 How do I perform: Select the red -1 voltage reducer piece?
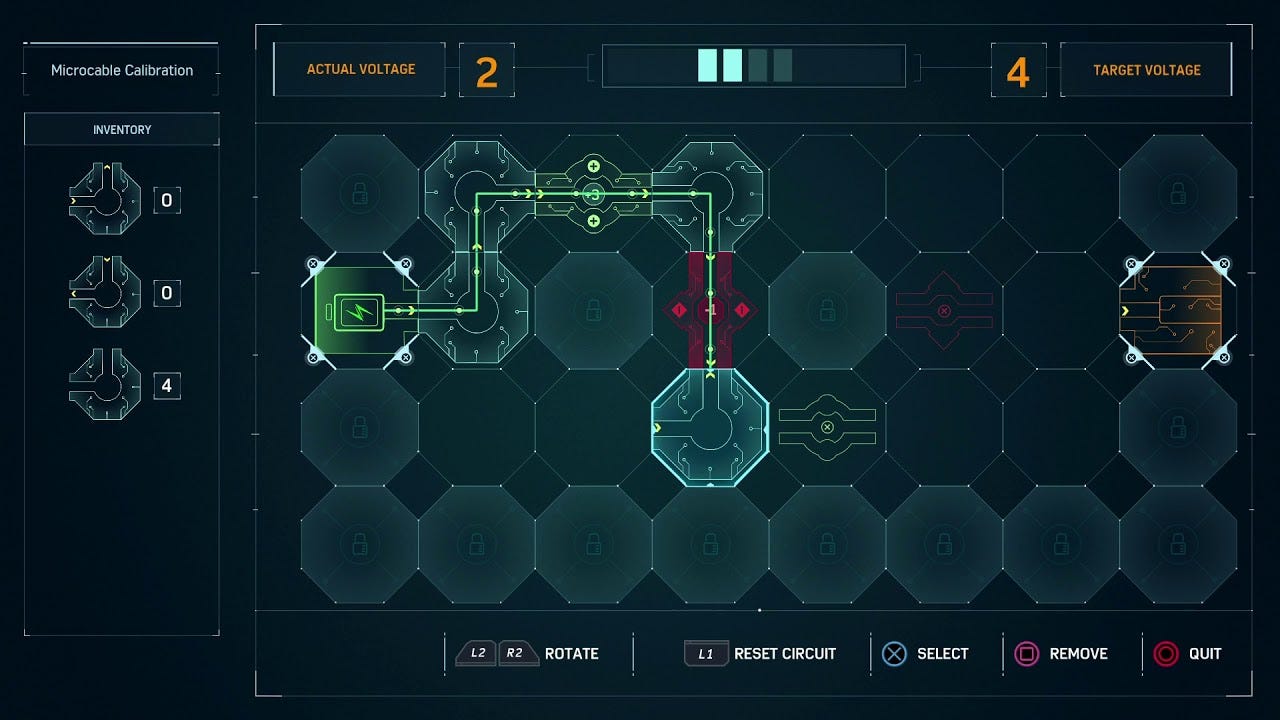coord(712,310)
